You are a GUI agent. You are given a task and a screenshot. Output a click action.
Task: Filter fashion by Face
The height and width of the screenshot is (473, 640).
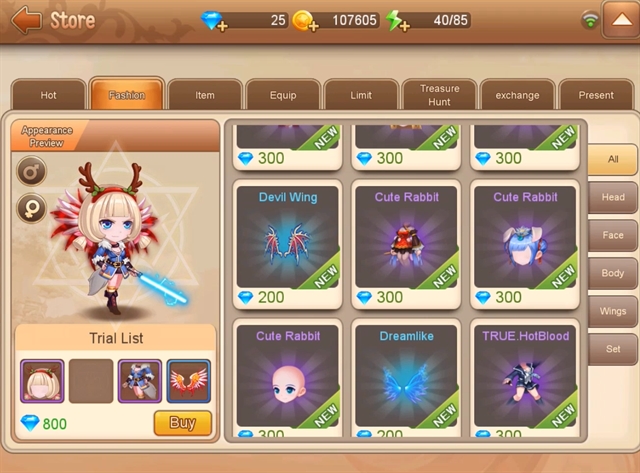612,235
